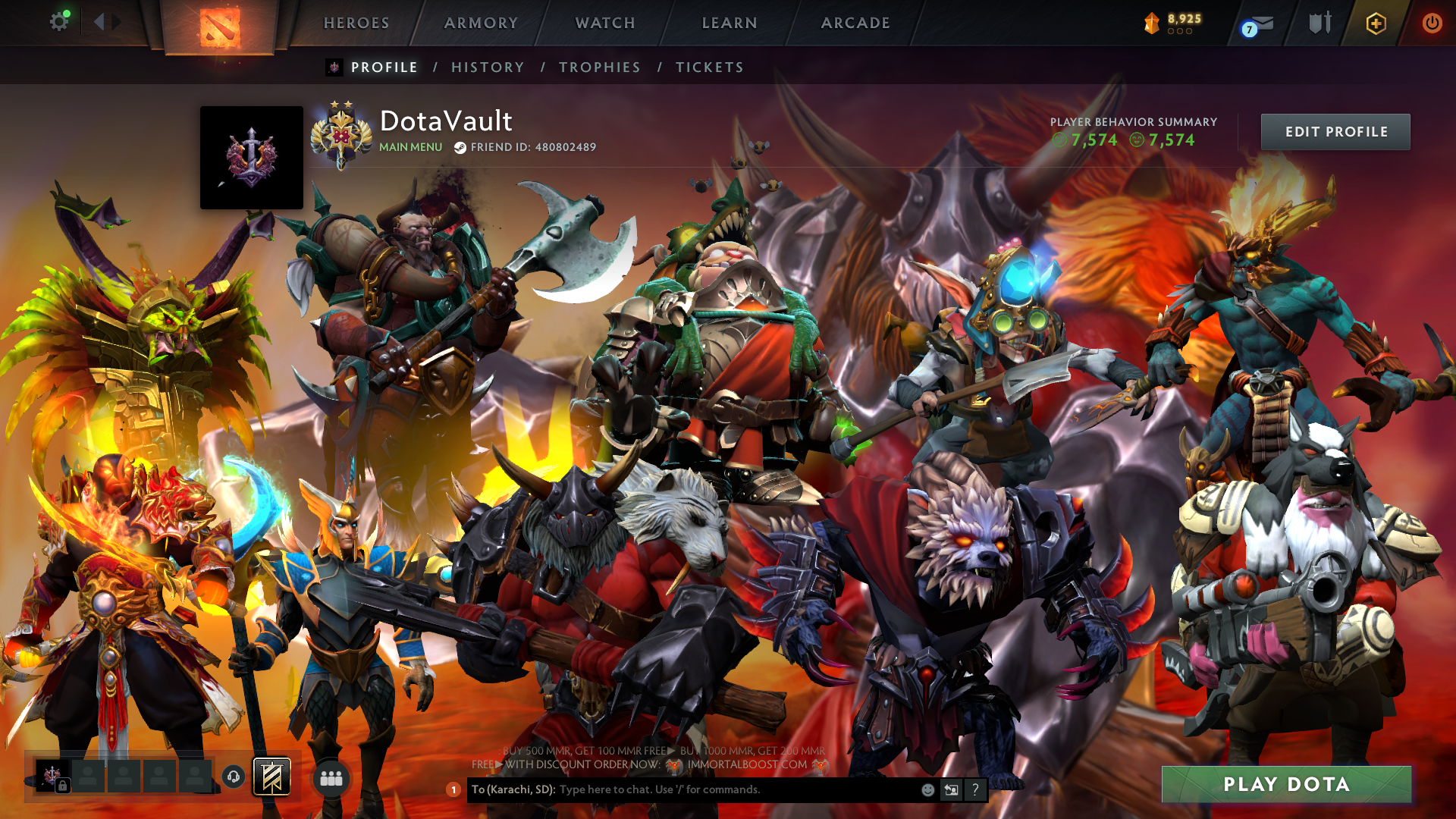1456x819 pixels.
Task: Open the friends list button
Action: [331, 778]
